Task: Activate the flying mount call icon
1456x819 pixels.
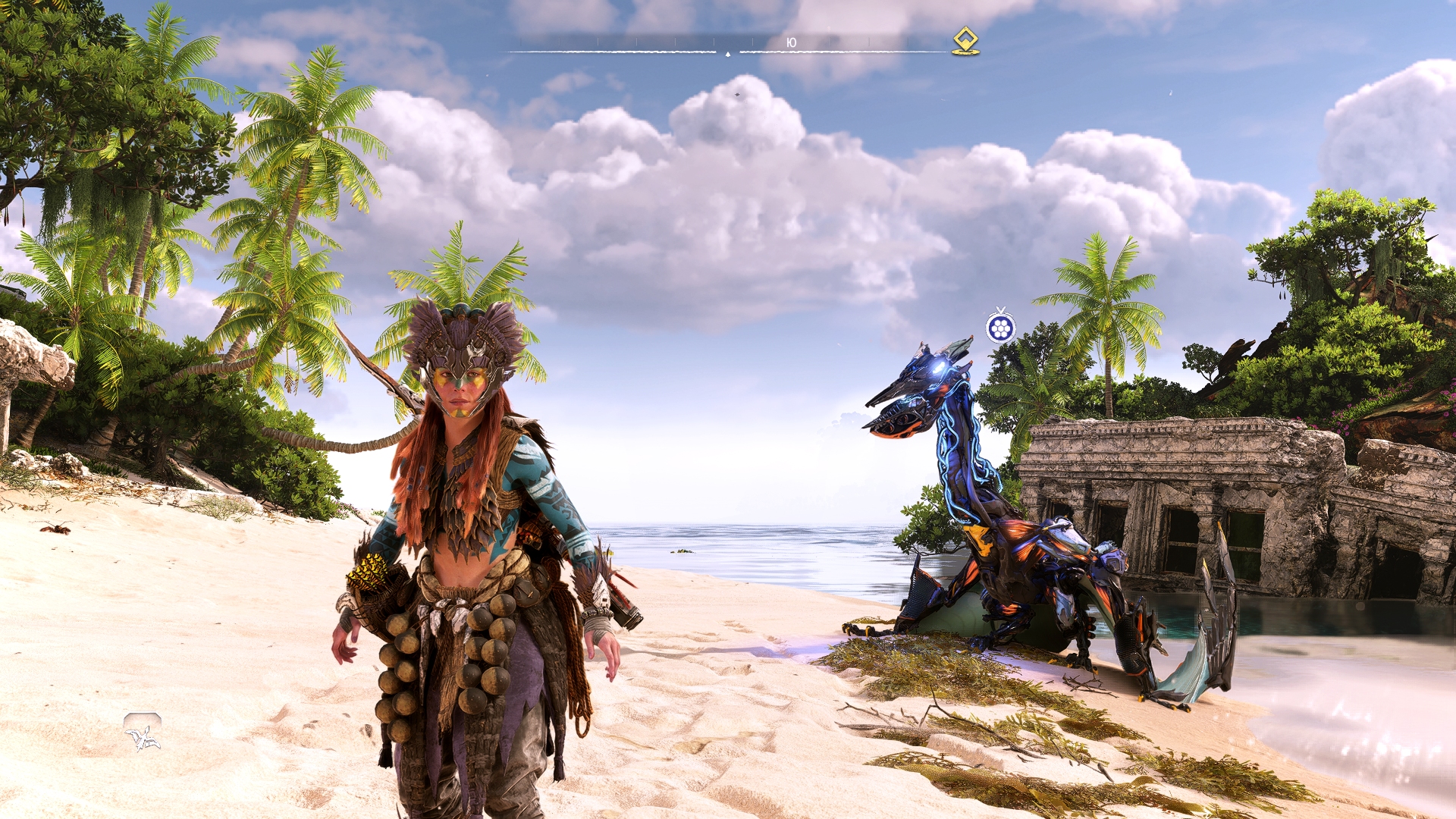Action: point(143,733)
